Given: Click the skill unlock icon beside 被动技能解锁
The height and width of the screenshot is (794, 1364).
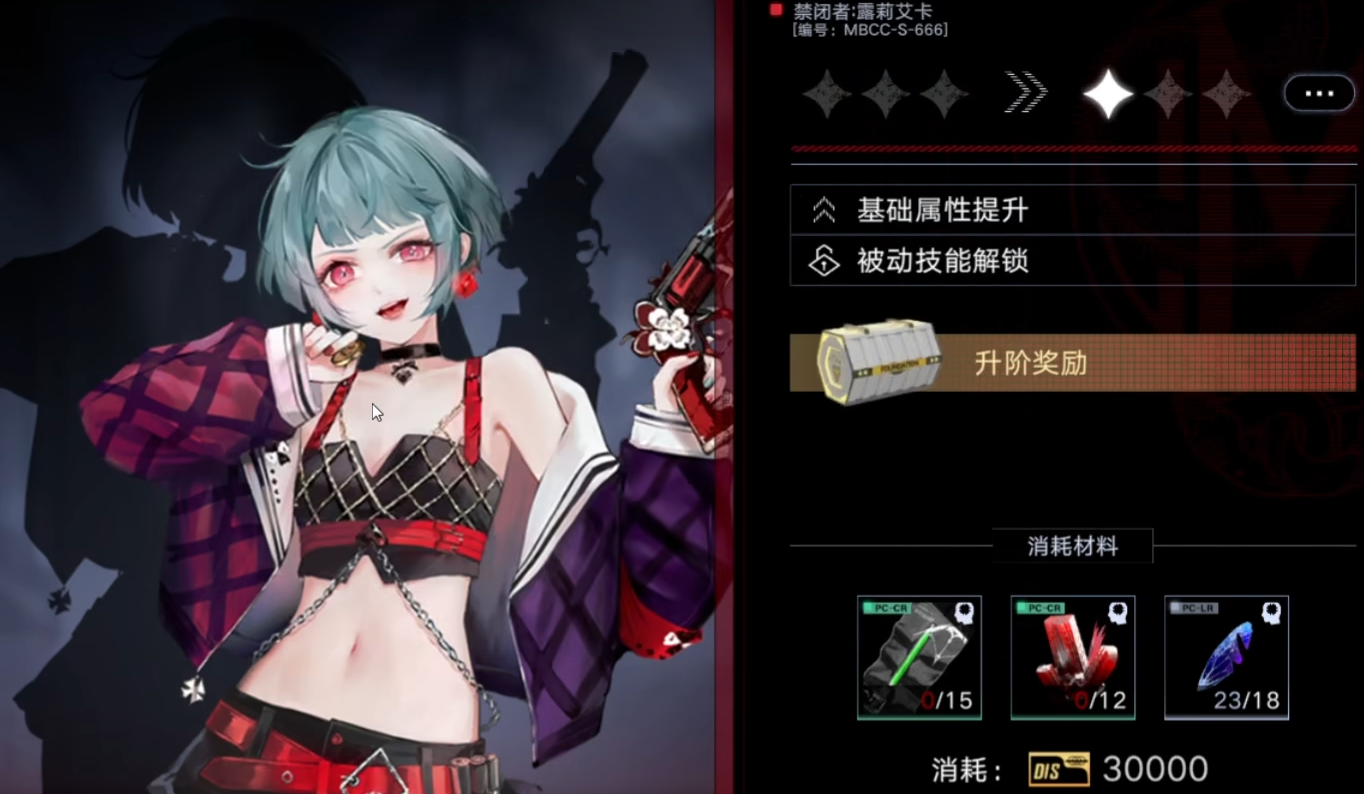Looking at the screenshot, I should coord(824,260).
